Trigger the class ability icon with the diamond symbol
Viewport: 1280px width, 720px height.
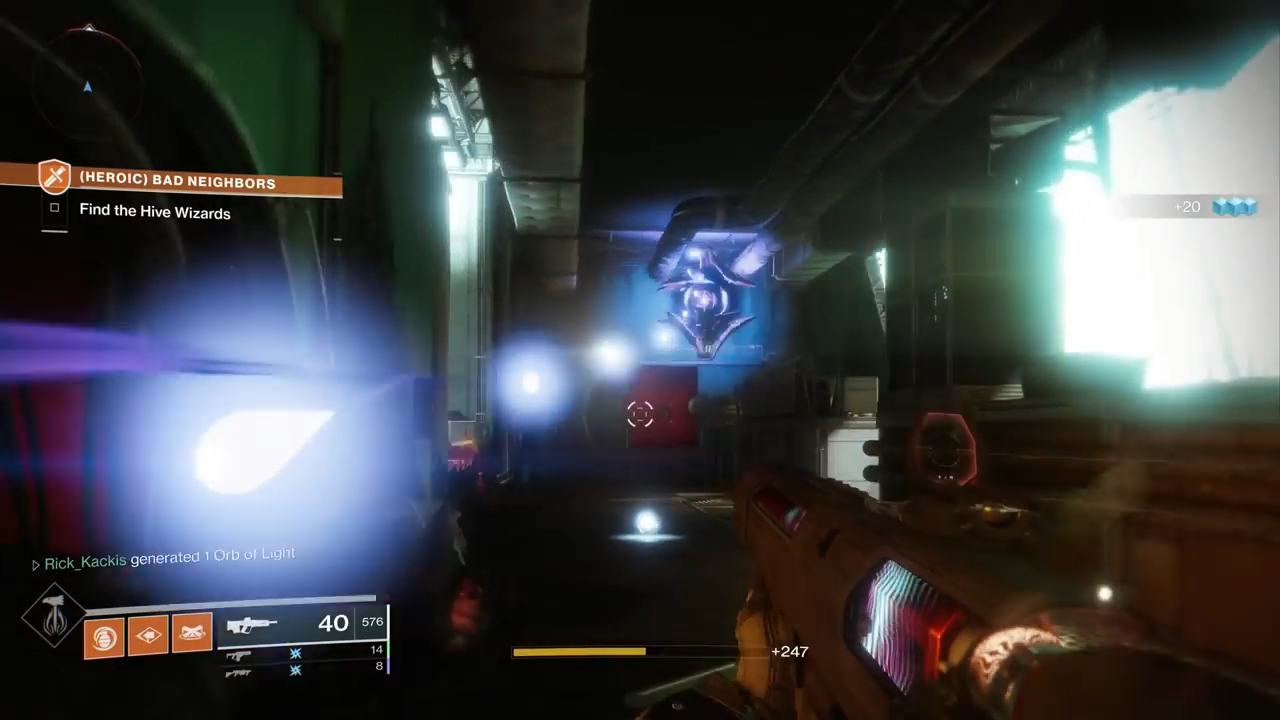[x=148, y=635]
